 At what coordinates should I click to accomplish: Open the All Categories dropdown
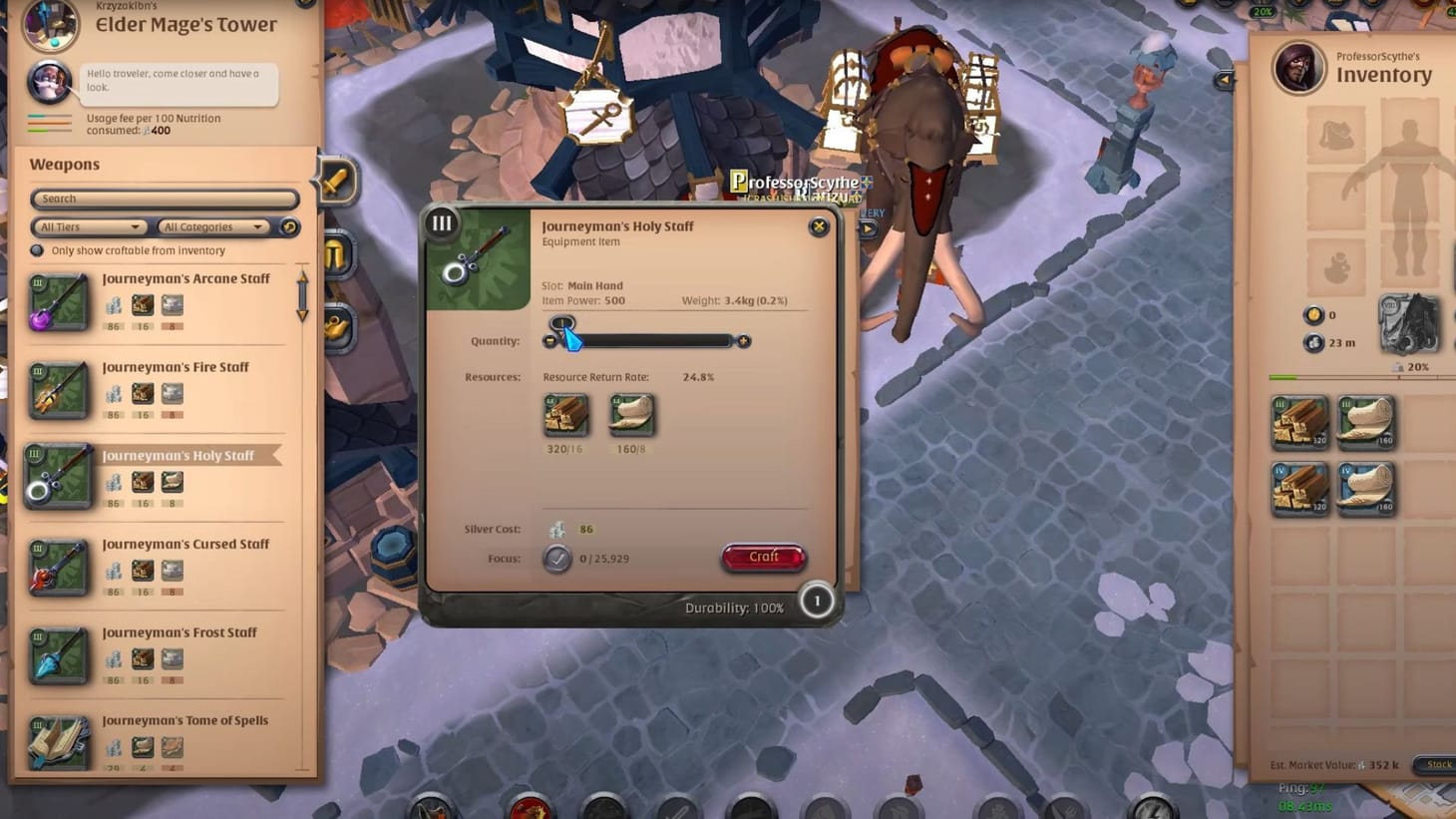point(210,226)
